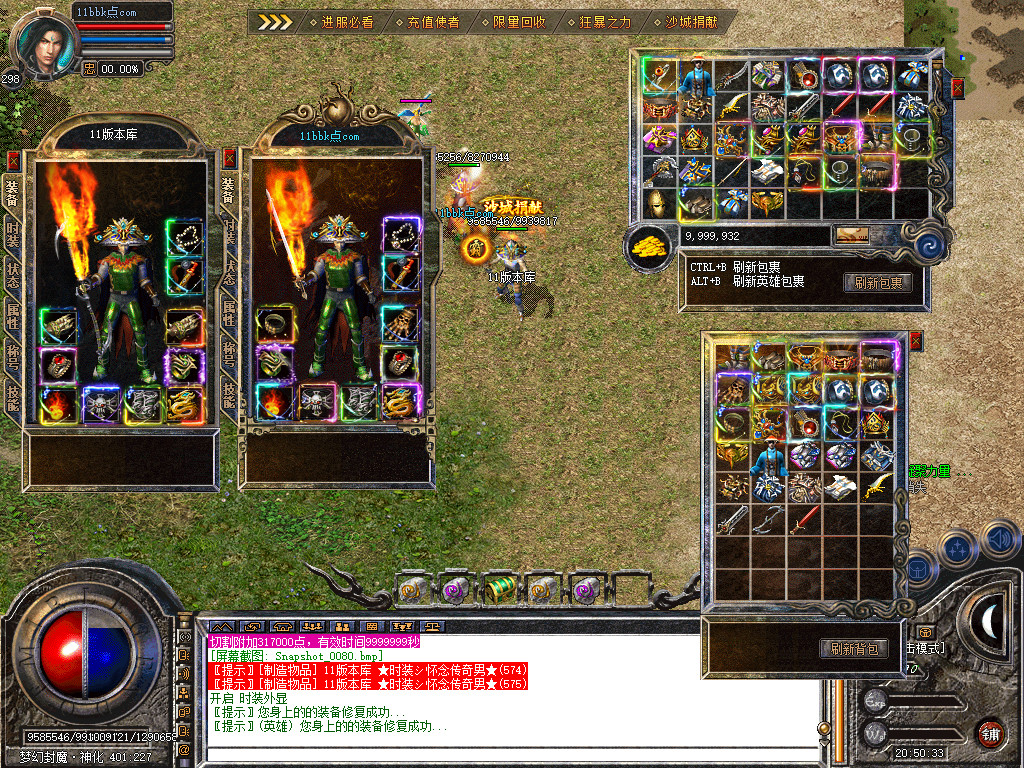Select 技能 tab in the 11bbk点com panel

[x=228, y=393]
